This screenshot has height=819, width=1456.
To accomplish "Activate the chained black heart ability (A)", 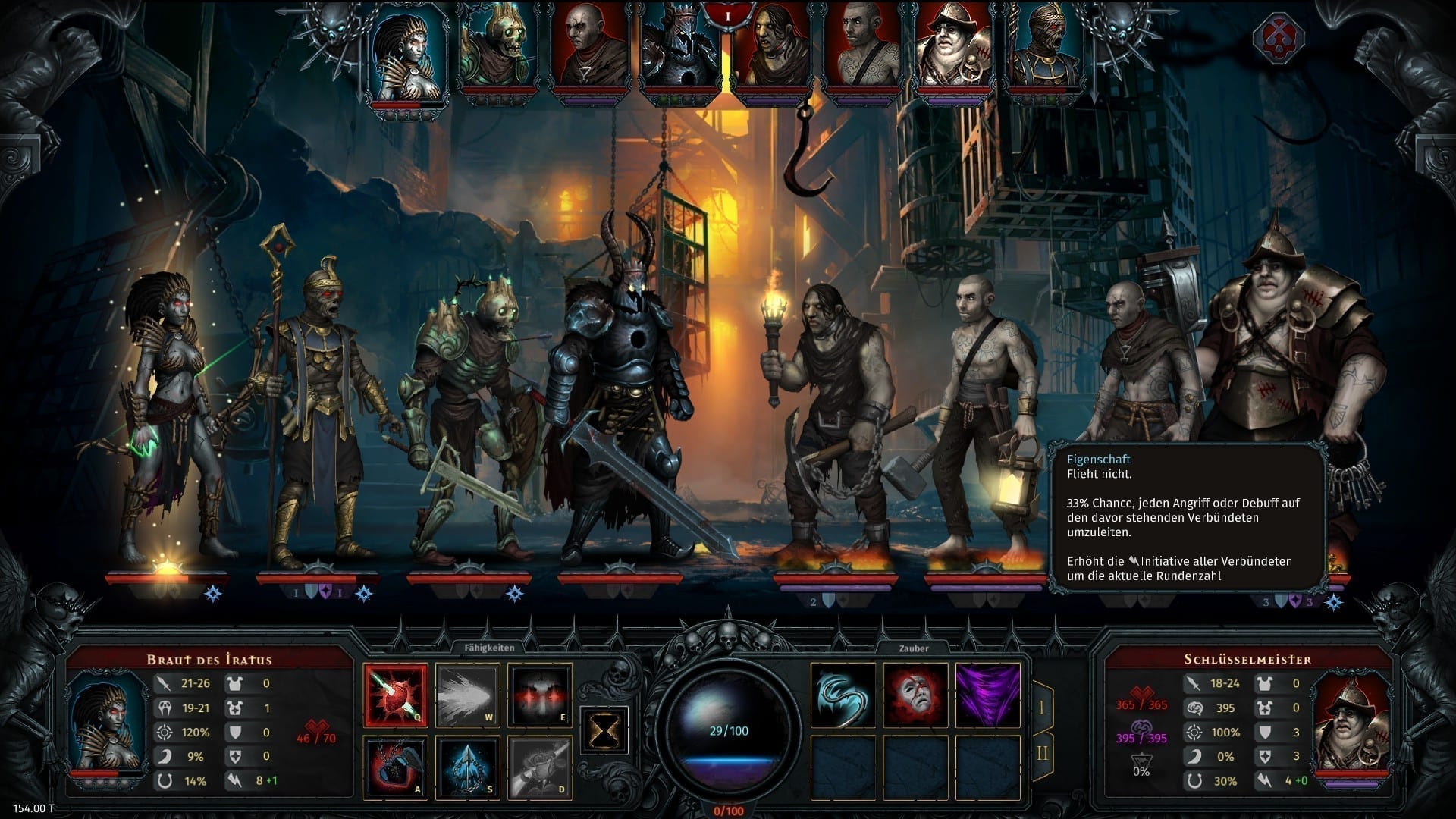I will (x=395, y=767).
